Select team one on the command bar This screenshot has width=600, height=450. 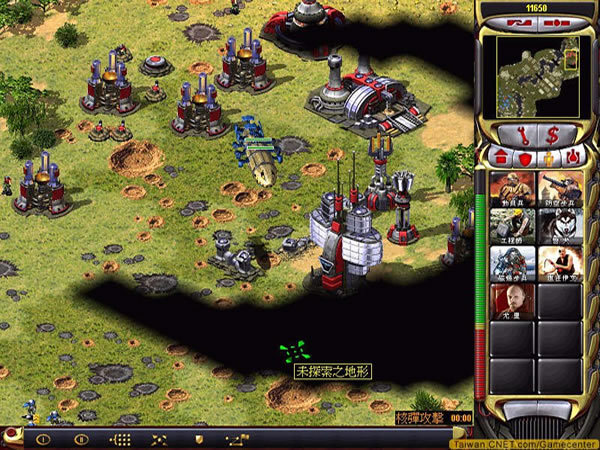click(x=43, y=439)
